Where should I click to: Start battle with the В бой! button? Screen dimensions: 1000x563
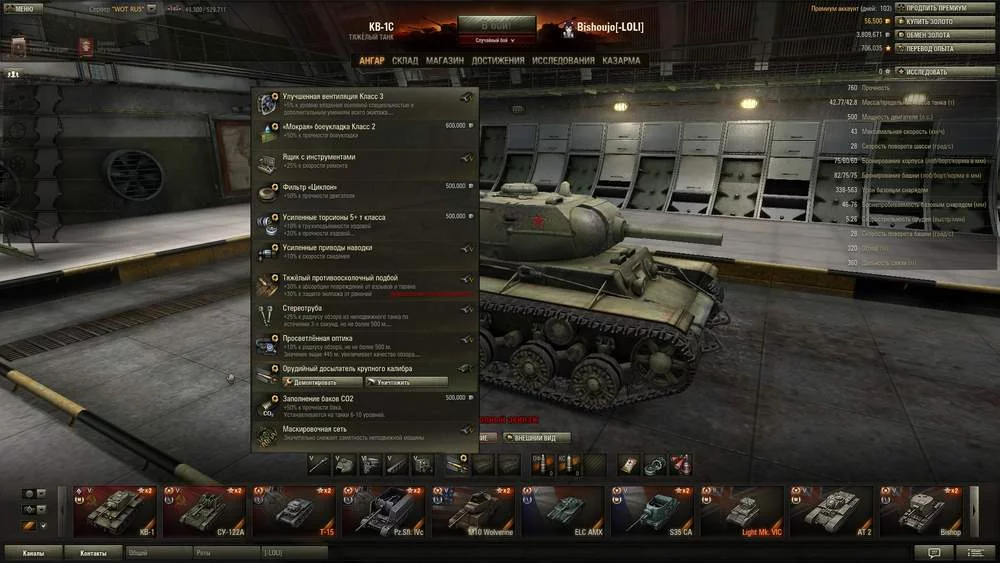[497, 25]
